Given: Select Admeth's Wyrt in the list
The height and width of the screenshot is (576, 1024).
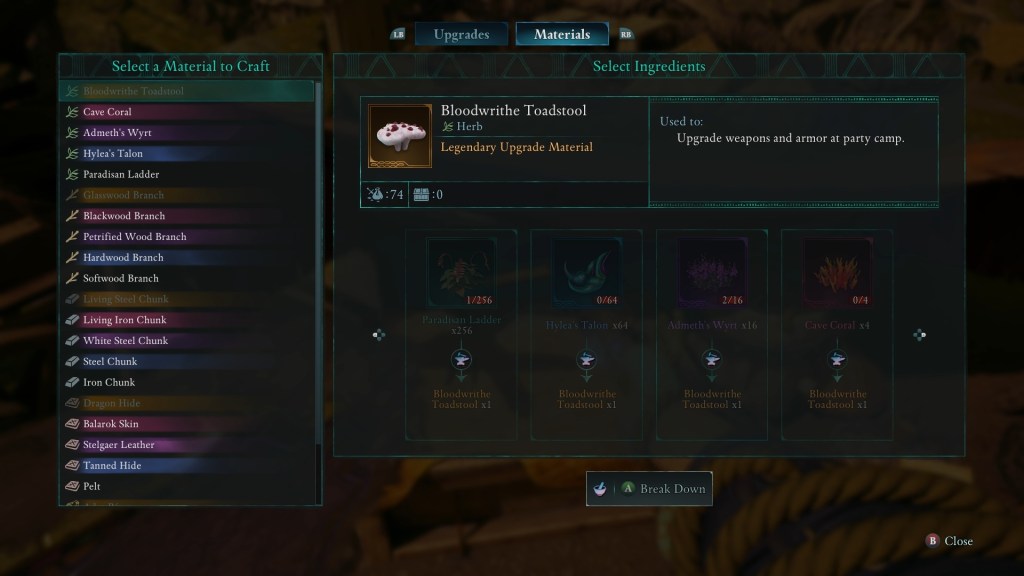Looking at the screenshot, I should pyautogui.click(x=117, y=133).
